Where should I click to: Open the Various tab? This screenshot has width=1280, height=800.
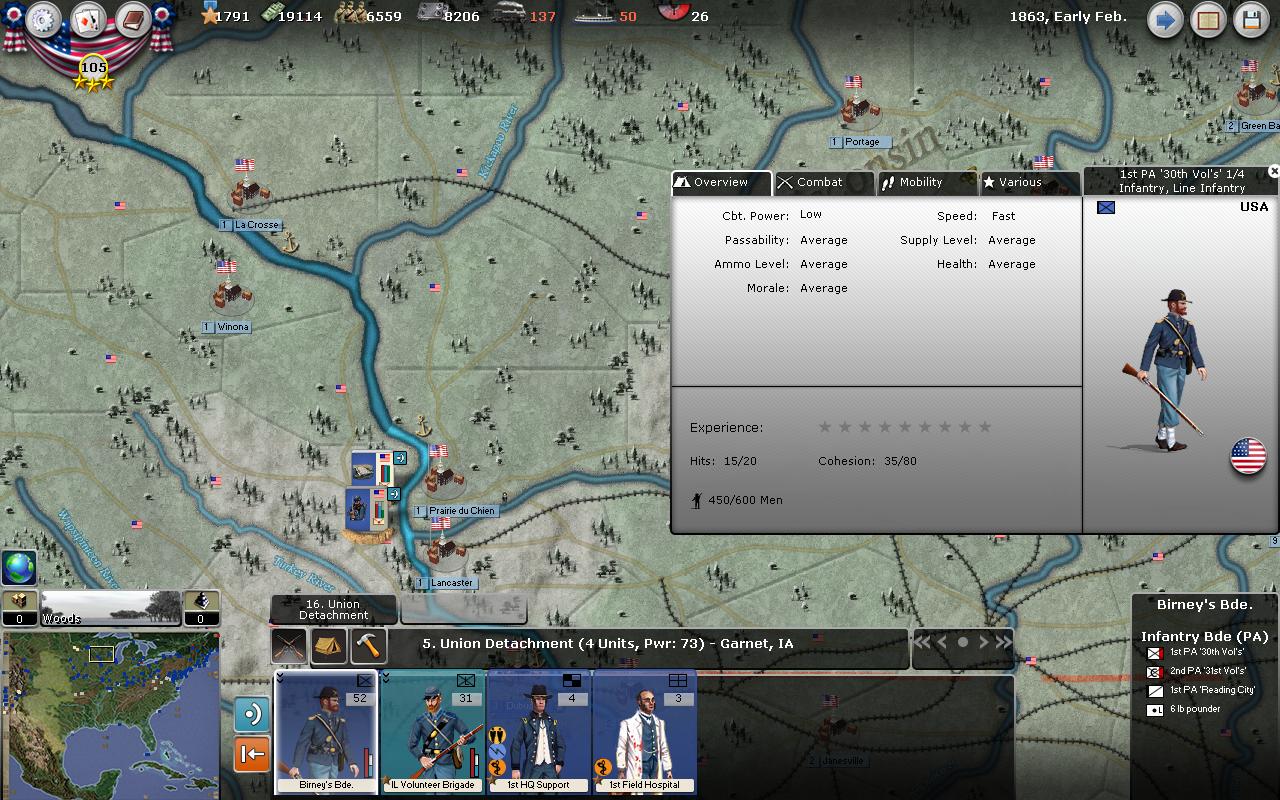pos(1028,183)
